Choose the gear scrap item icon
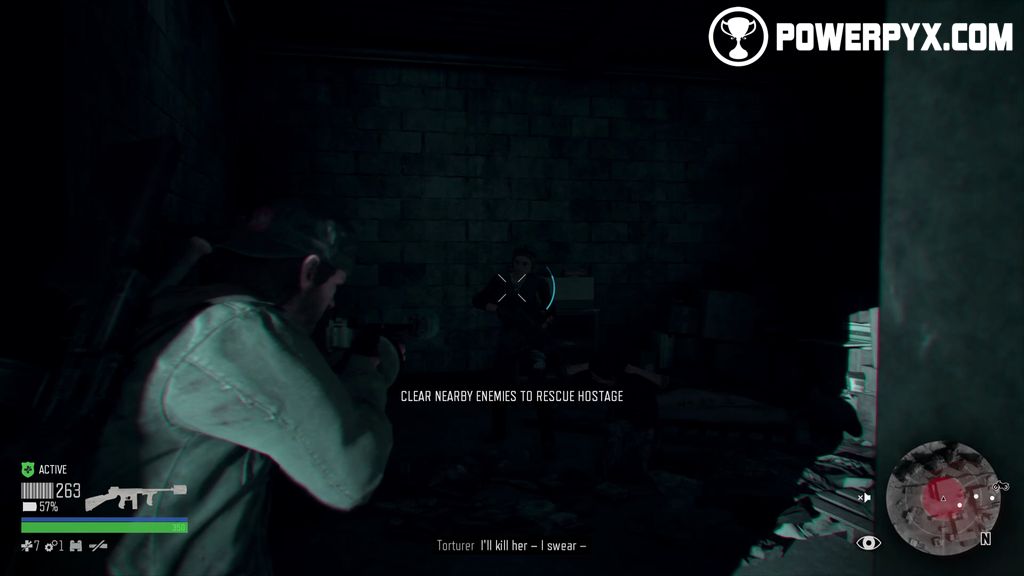Screen dimensions: 1024x576 [x=50, y=546]
